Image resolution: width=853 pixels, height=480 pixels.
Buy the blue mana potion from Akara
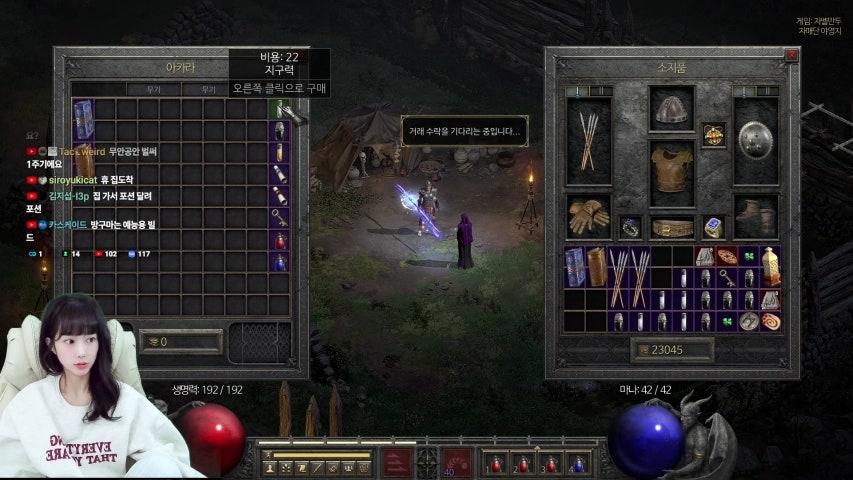coord(280,262)
